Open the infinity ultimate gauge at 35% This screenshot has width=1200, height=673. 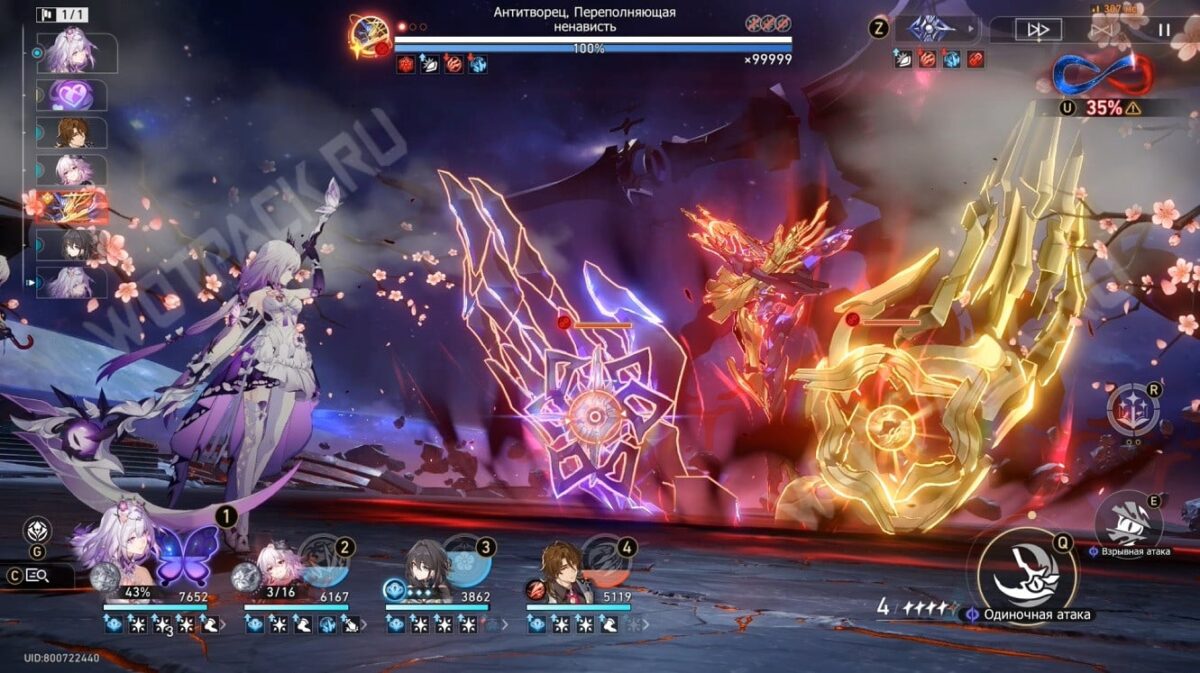tap(1103, 76)
